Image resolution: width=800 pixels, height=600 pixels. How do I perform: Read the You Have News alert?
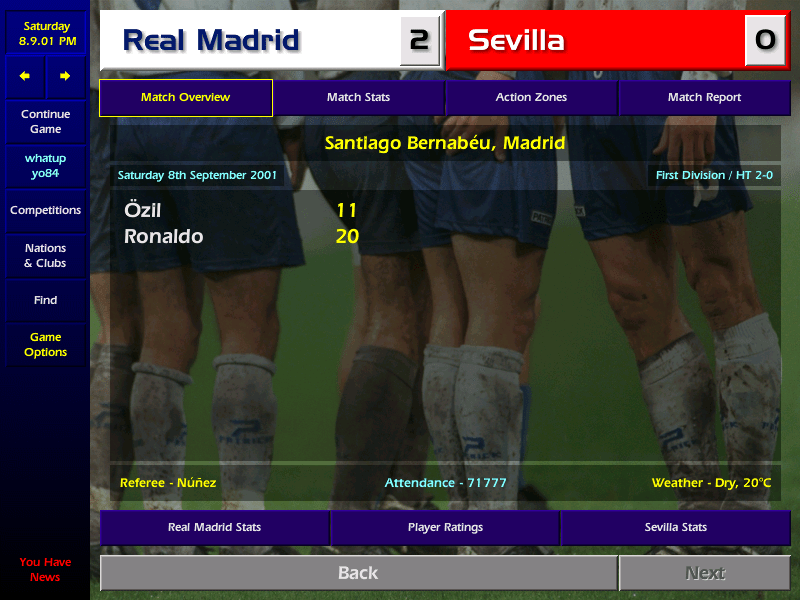45,569
